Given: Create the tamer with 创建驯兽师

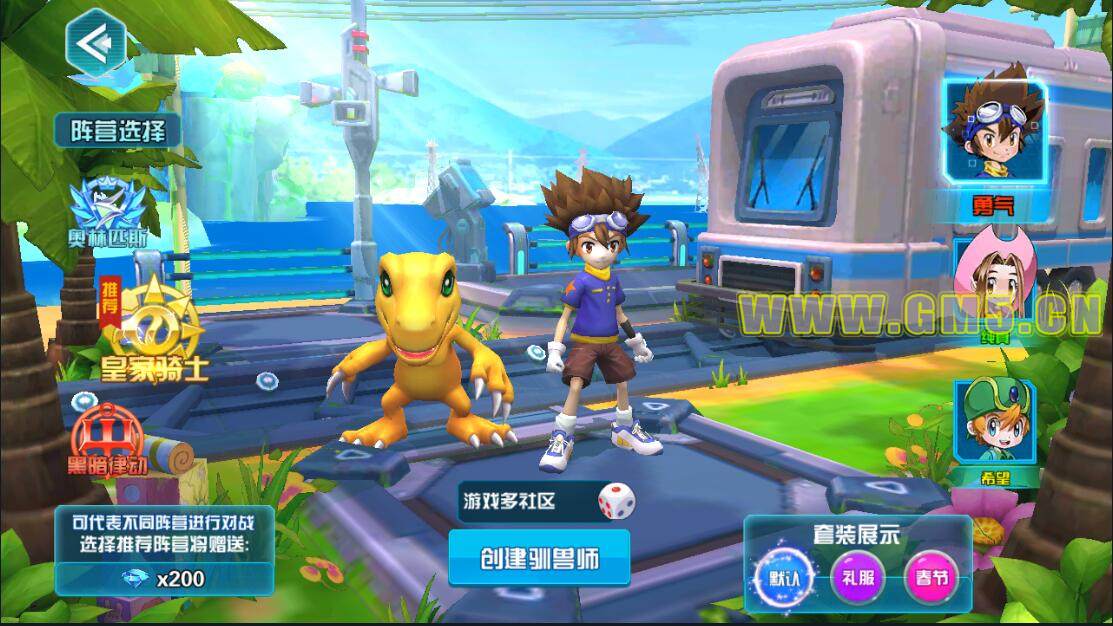Looking at the screenshot, I should click(539, 557).
